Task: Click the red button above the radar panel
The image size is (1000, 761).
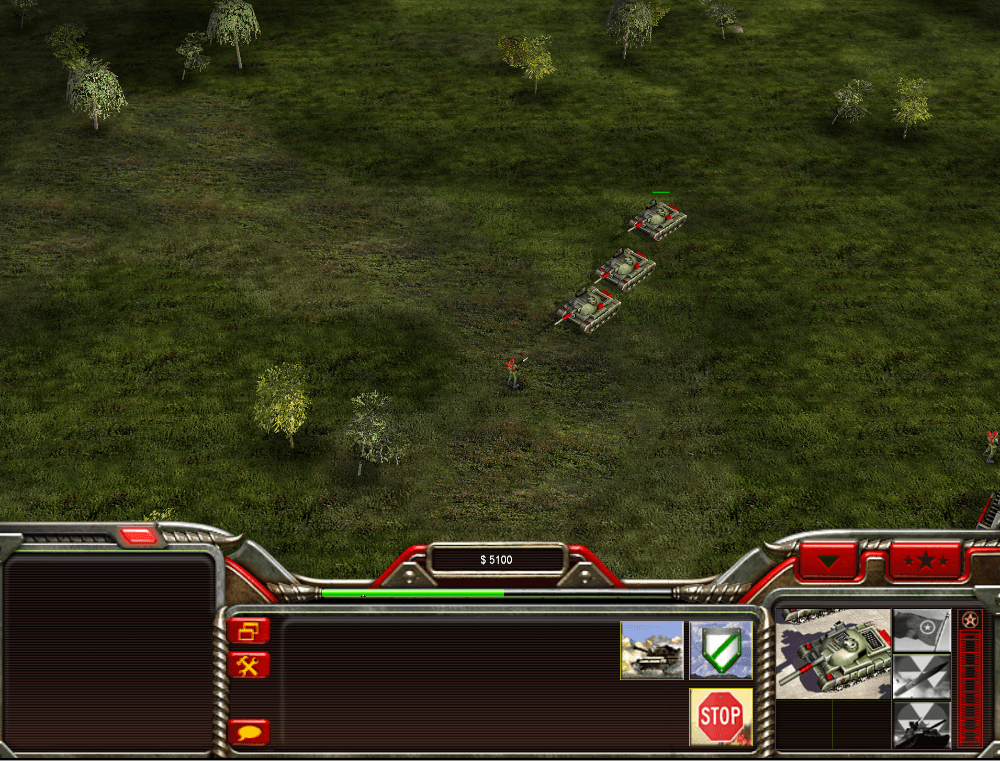Action: click(138, 536)
